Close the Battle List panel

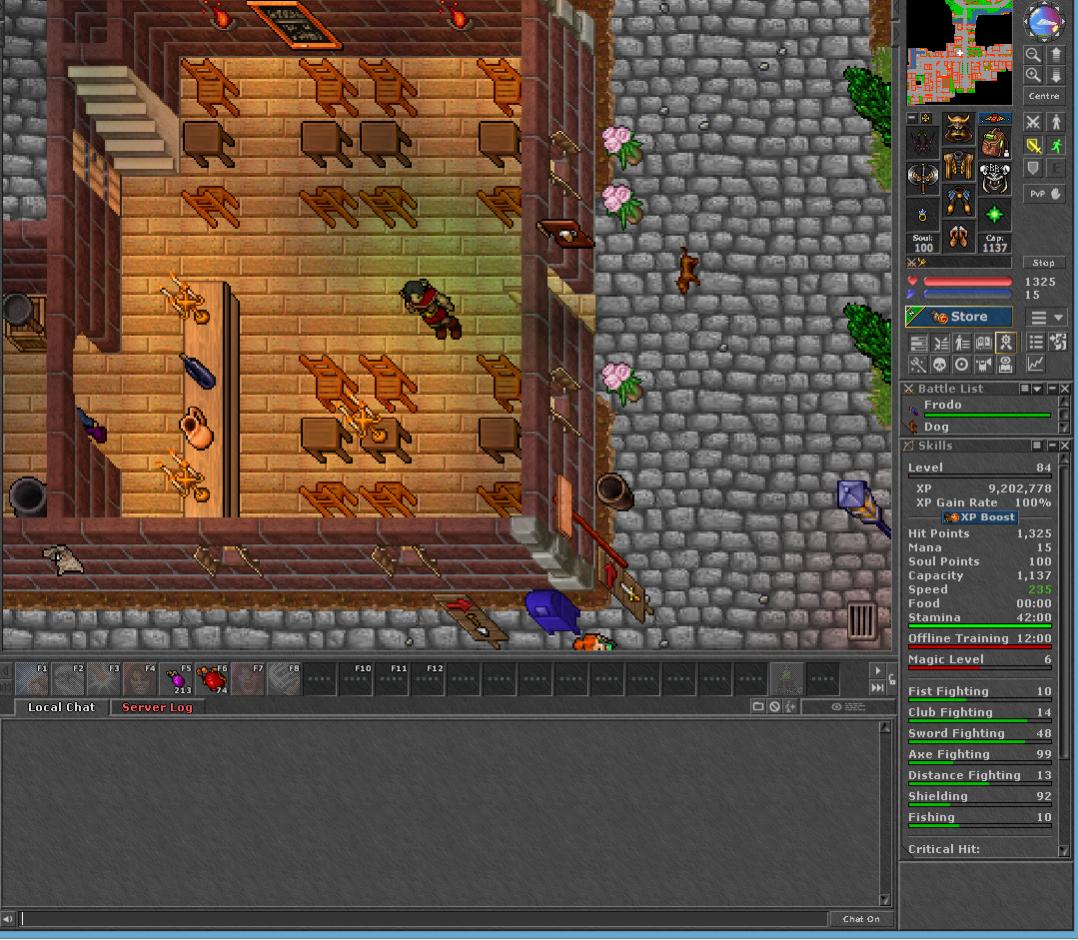tap(1065, 388)
